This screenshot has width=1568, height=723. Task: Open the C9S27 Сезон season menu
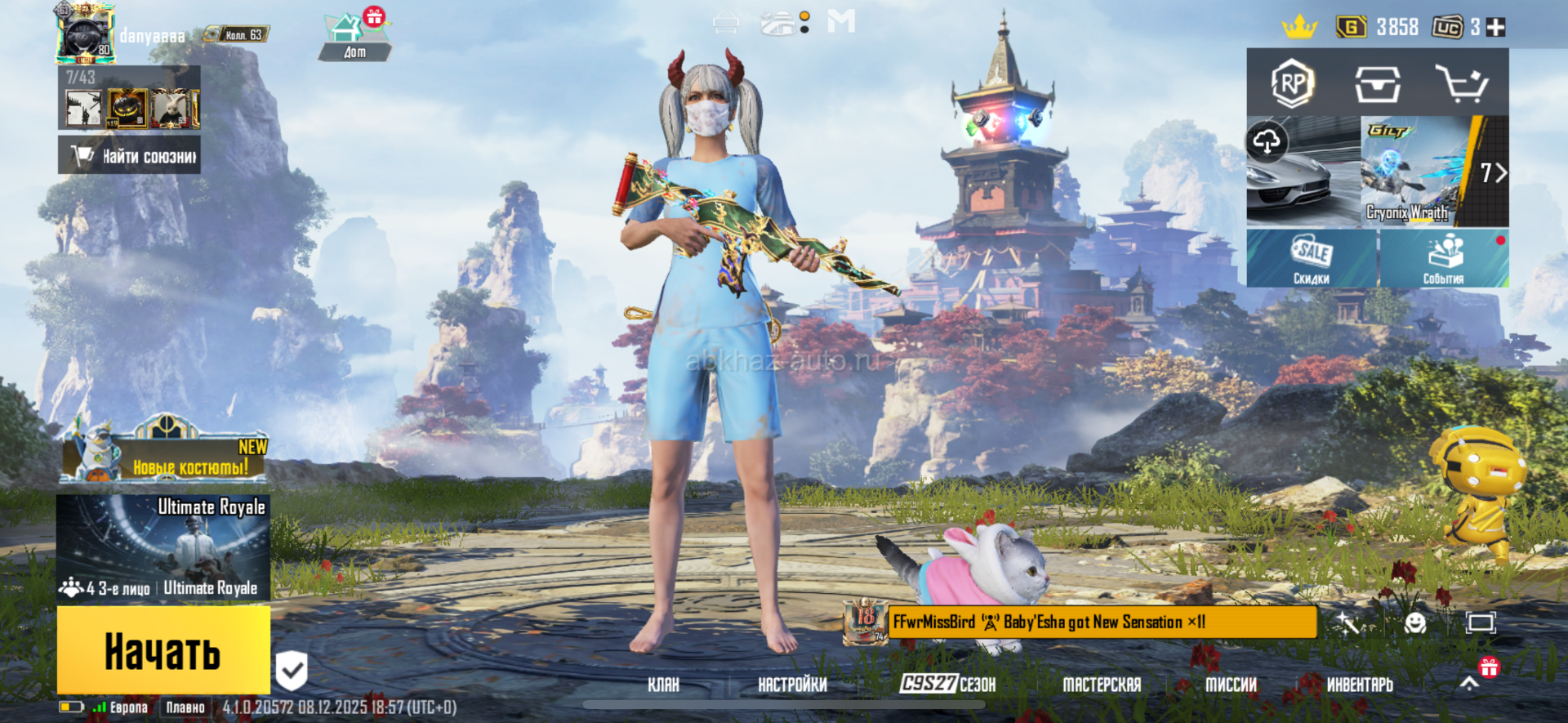point(947,684)
